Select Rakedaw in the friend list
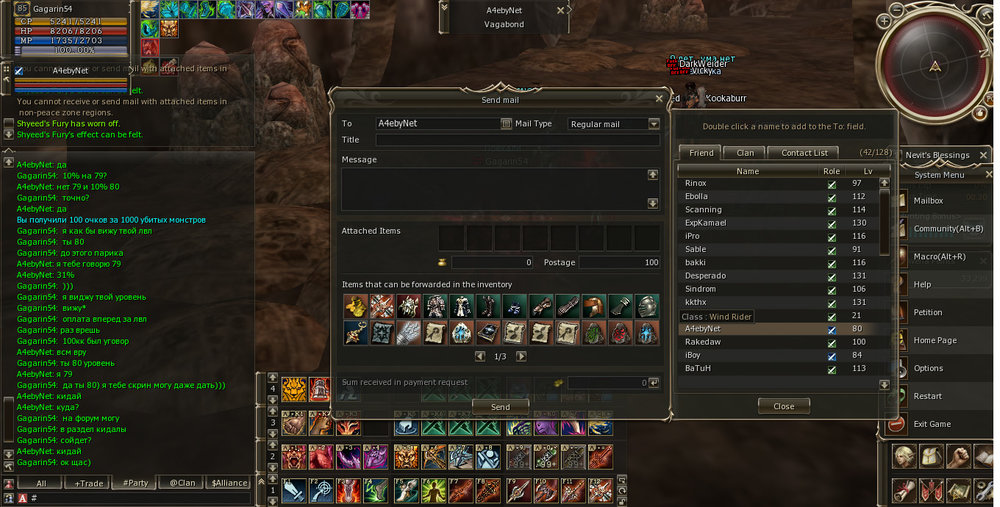1000x507 pixels. click(702, 342)
